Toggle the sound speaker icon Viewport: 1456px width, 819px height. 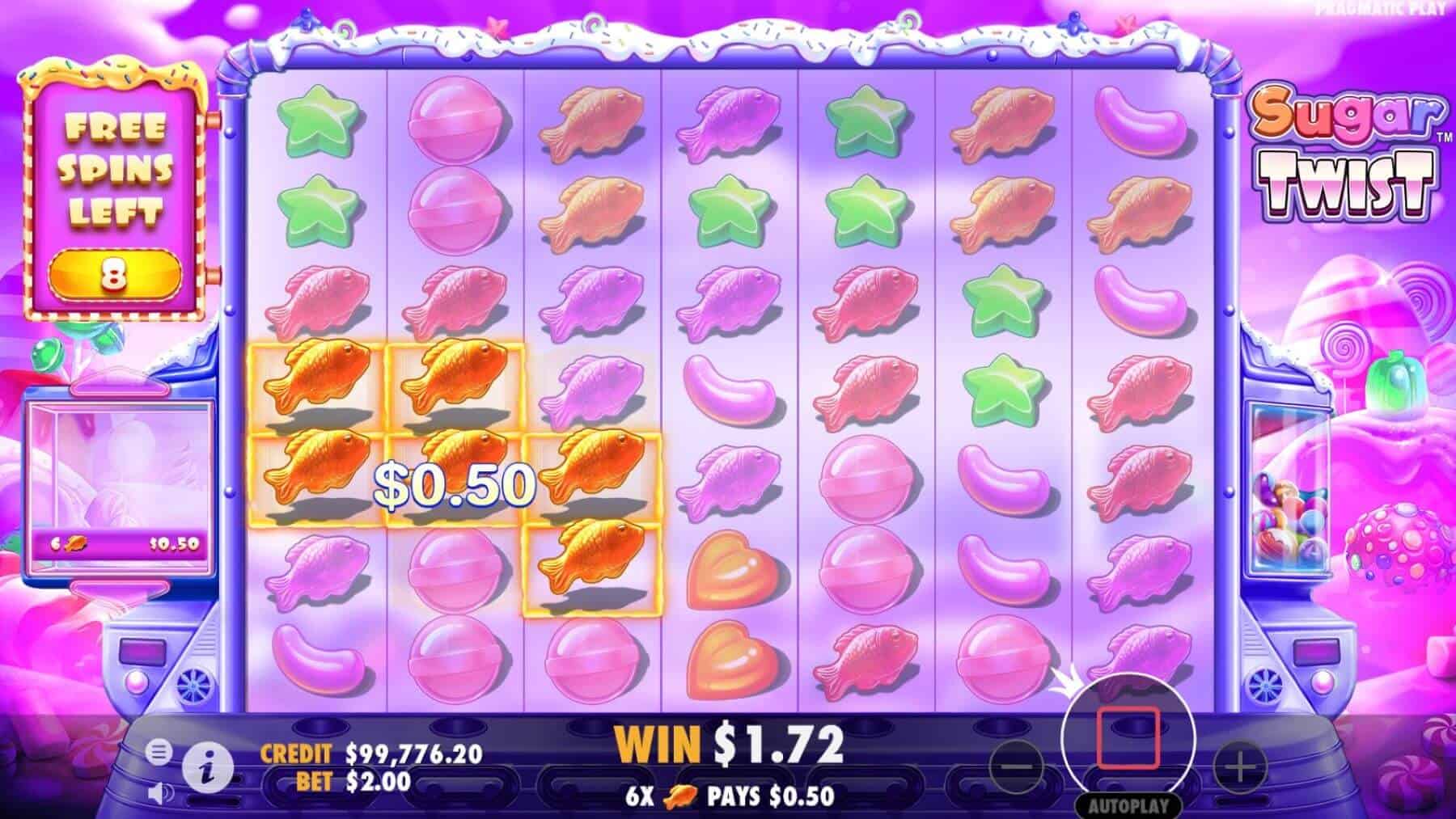(x=159, y=791)
